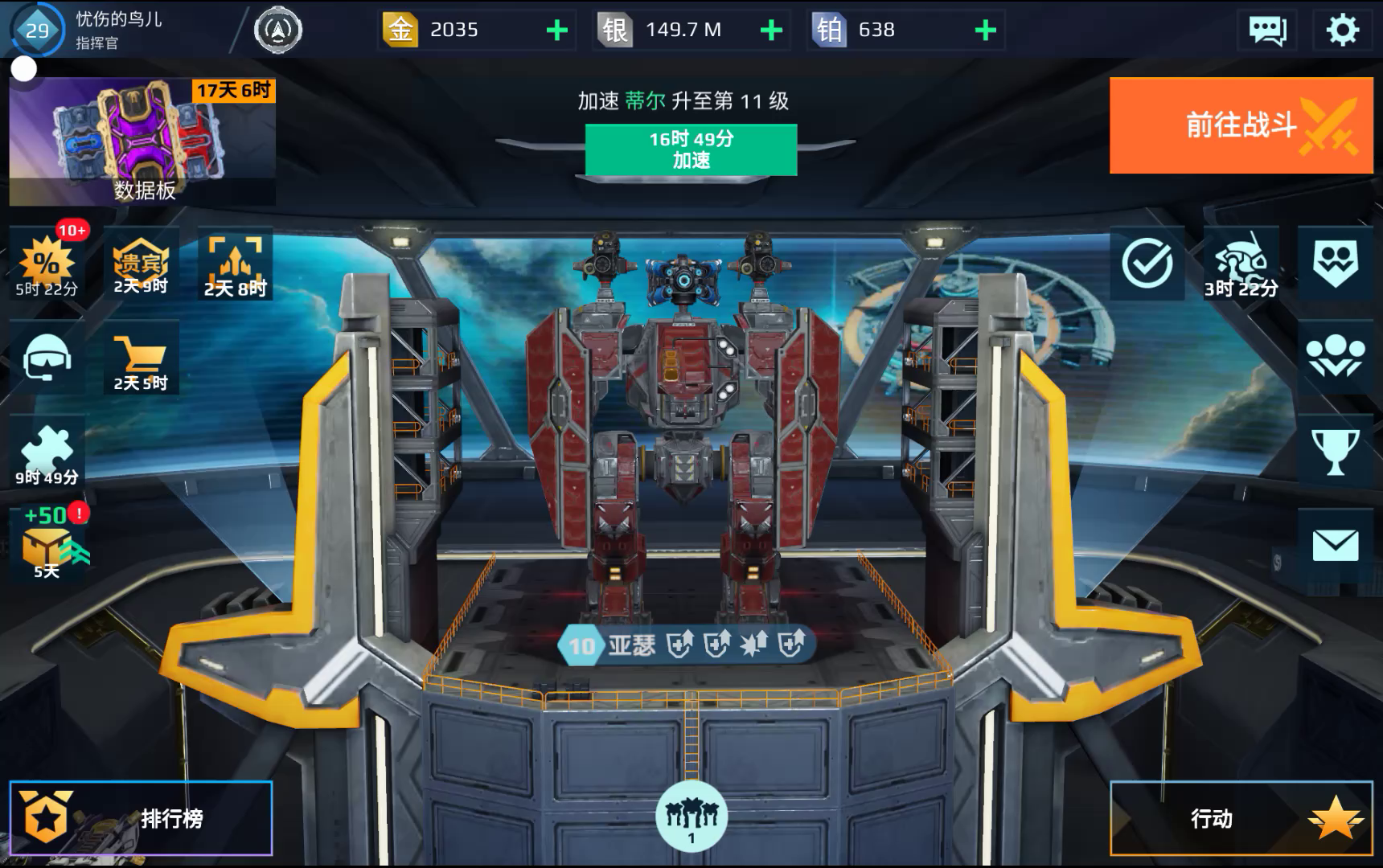
Task: Open the mailbox envelope icon
Action: tap(1335, 546)
